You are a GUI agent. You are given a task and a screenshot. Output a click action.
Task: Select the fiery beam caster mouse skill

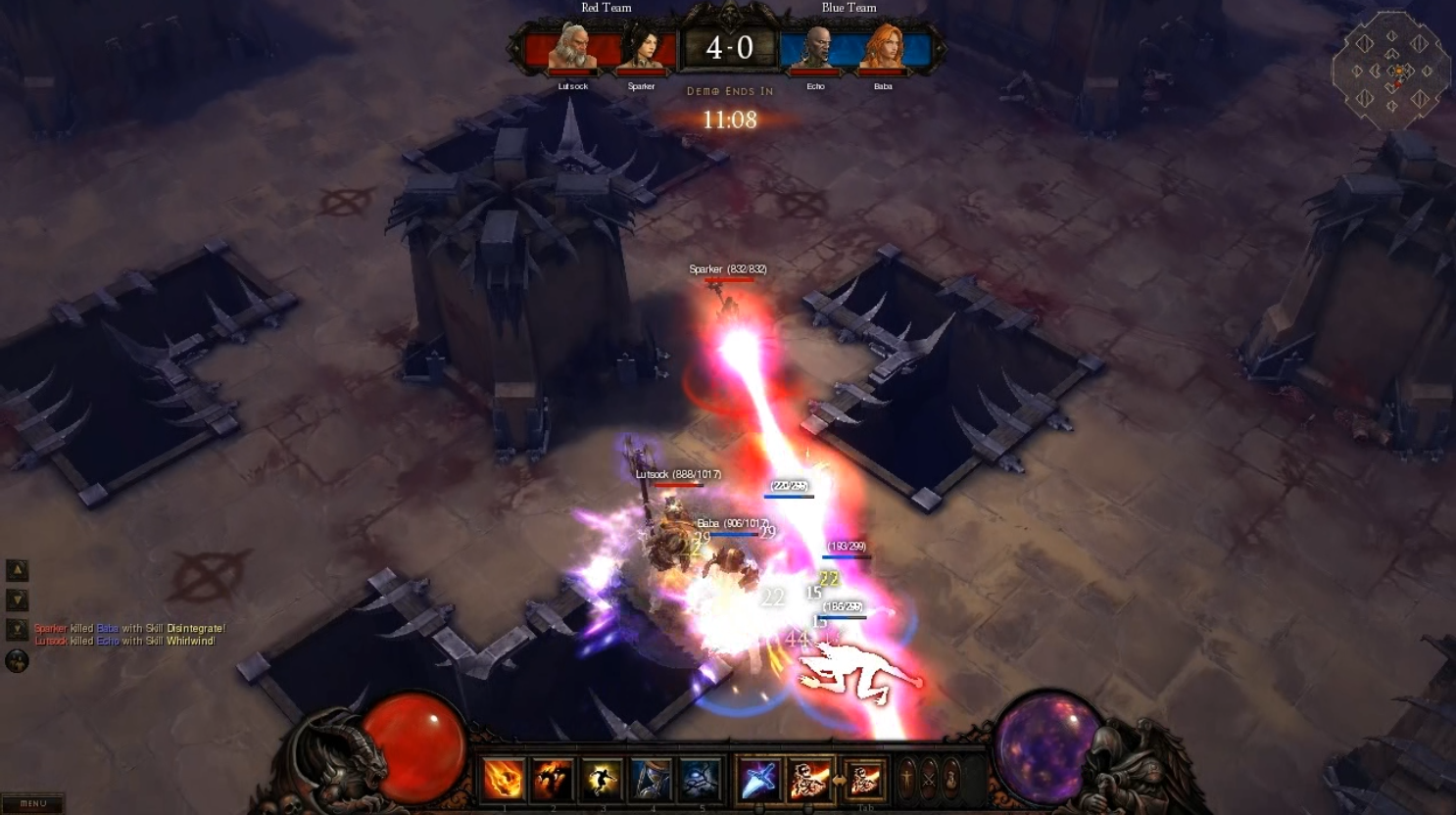point(809,780)
